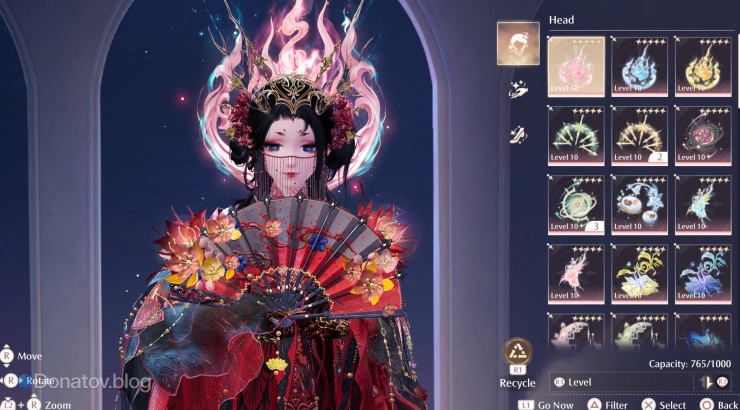
Task: Open the third category tab with the wand icon
Action: [x=518, y=134]
